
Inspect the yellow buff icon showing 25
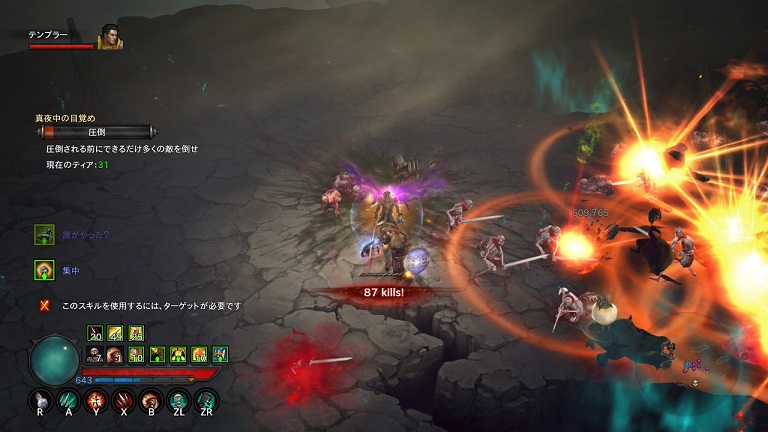[135, 334]
